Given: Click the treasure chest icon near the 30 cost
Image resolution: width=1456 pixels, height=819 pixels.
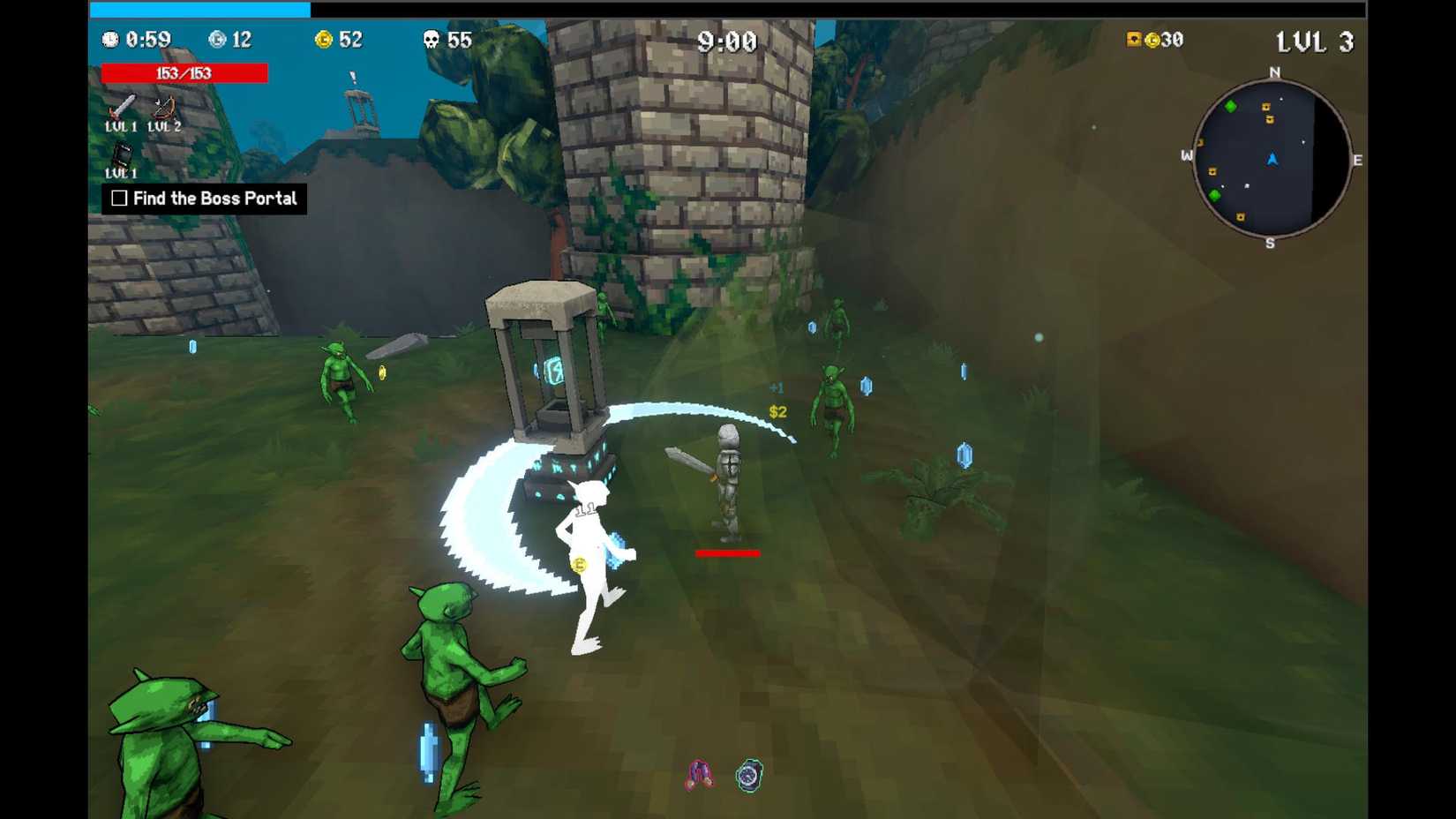Looking at the screenshot, I should (1132, 40).
